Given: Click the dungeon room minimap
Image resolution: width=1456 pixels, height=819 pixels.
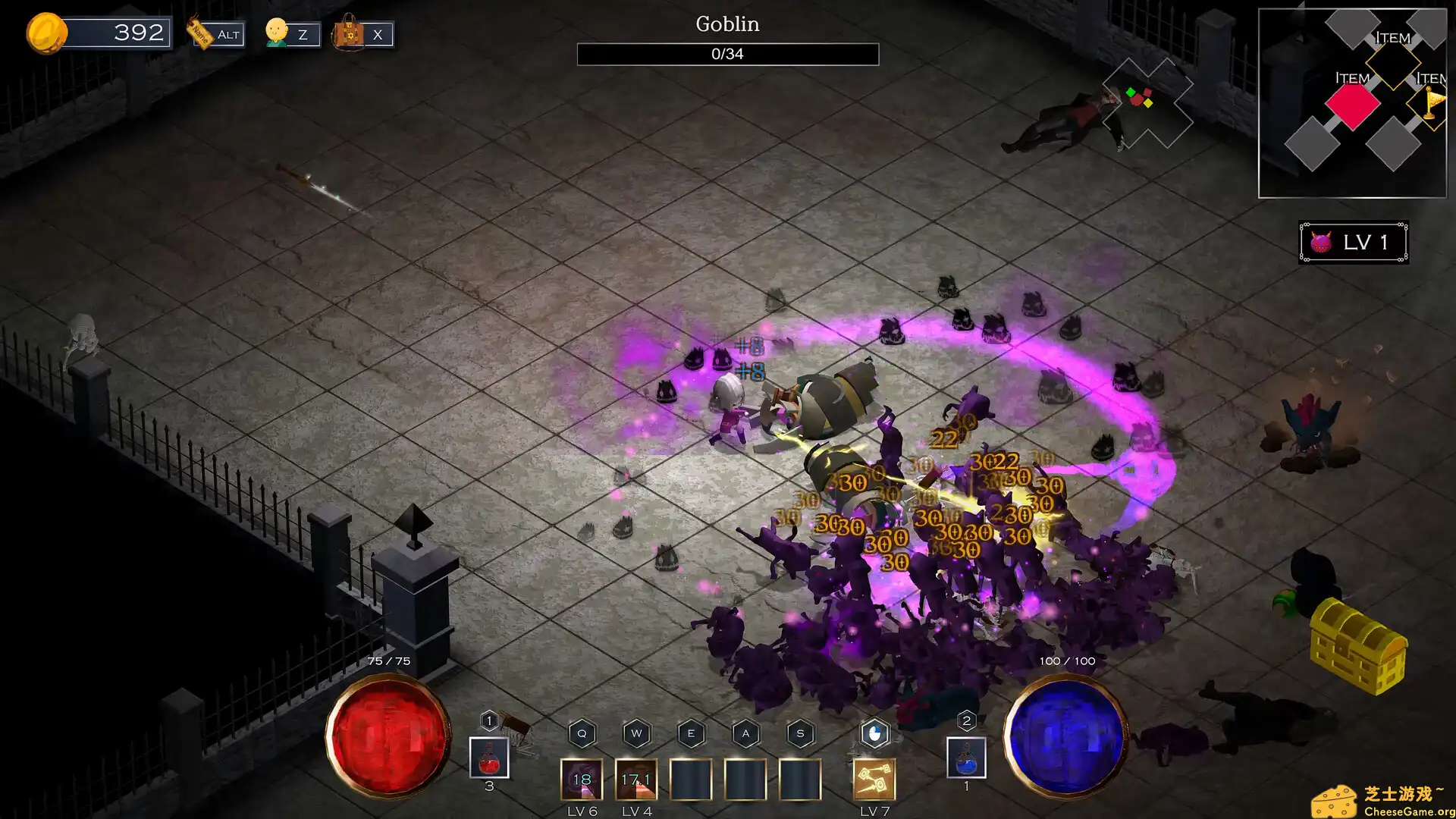Looking at the screenshot, I should pyautogui.click(x=1352, y=103).
